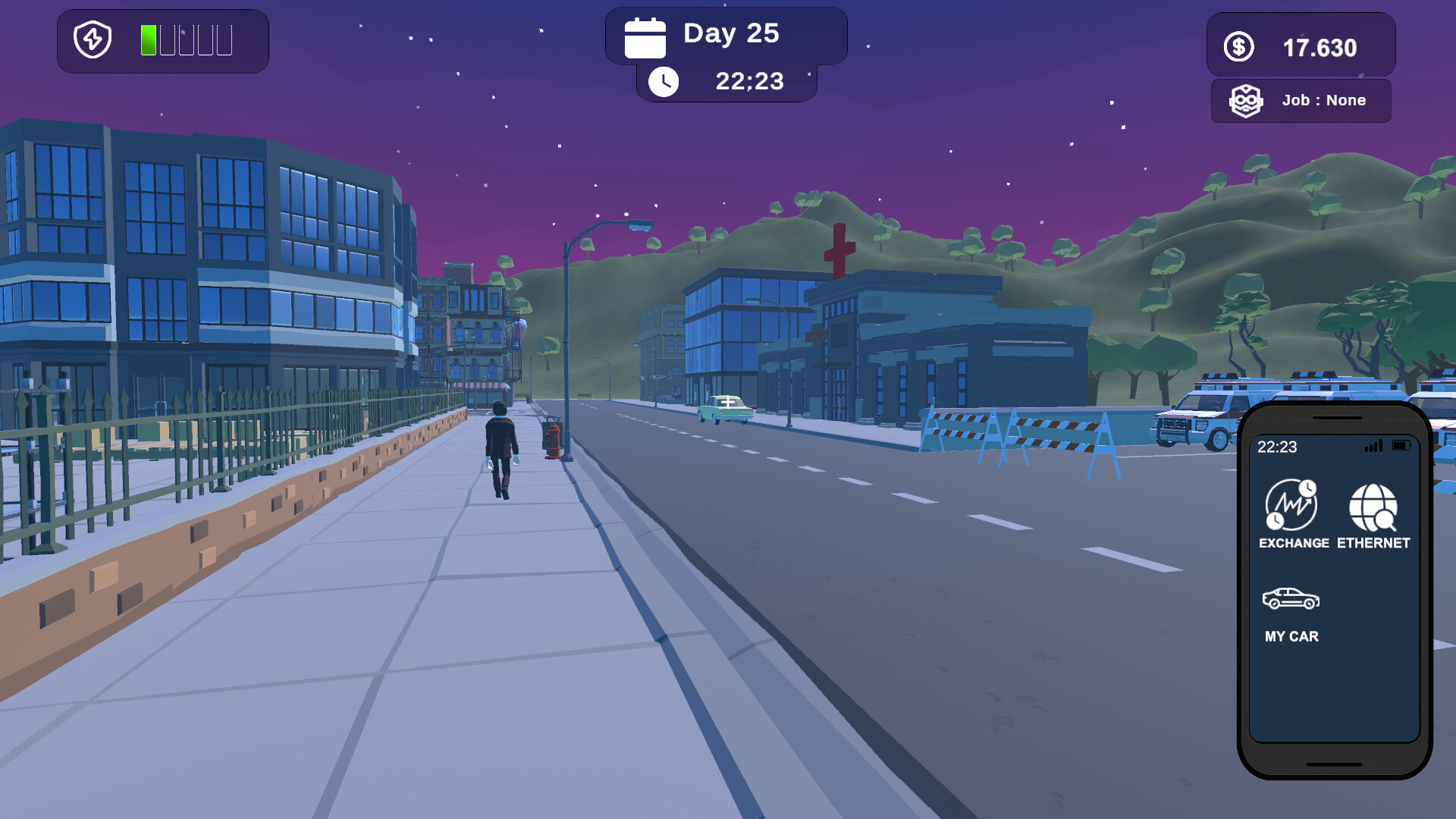The image size is (1456, 819).
Task: Click the mask icon next to Job: None
Action: click(1245, 100)
